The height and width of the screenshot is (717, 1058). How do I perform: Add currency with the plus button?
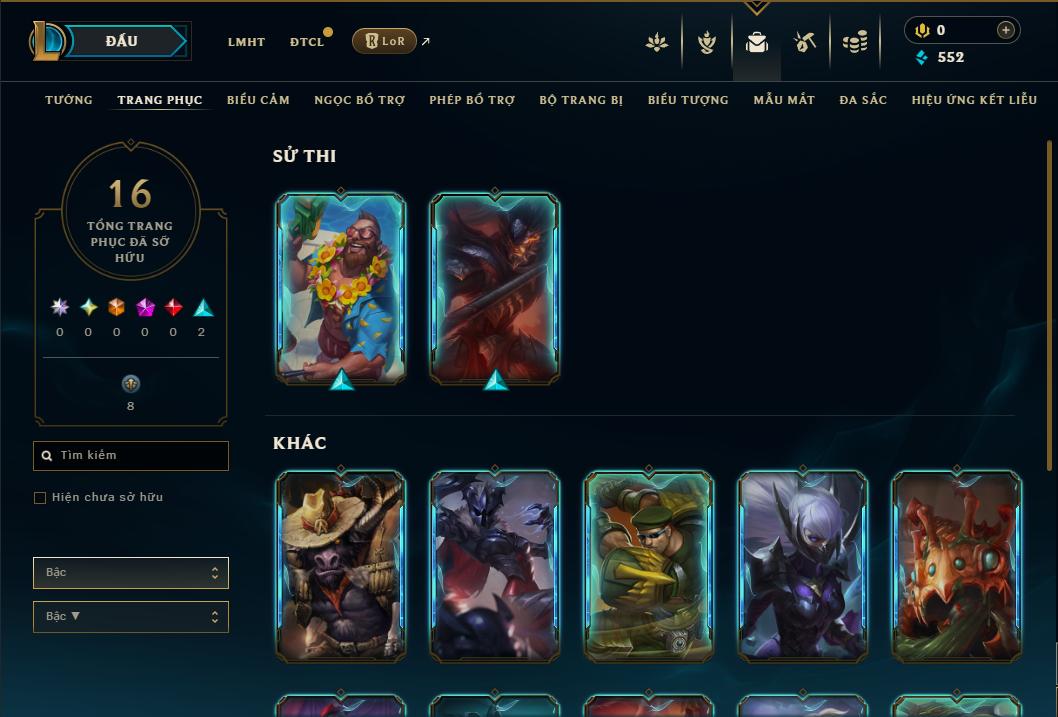point(1006,31)
